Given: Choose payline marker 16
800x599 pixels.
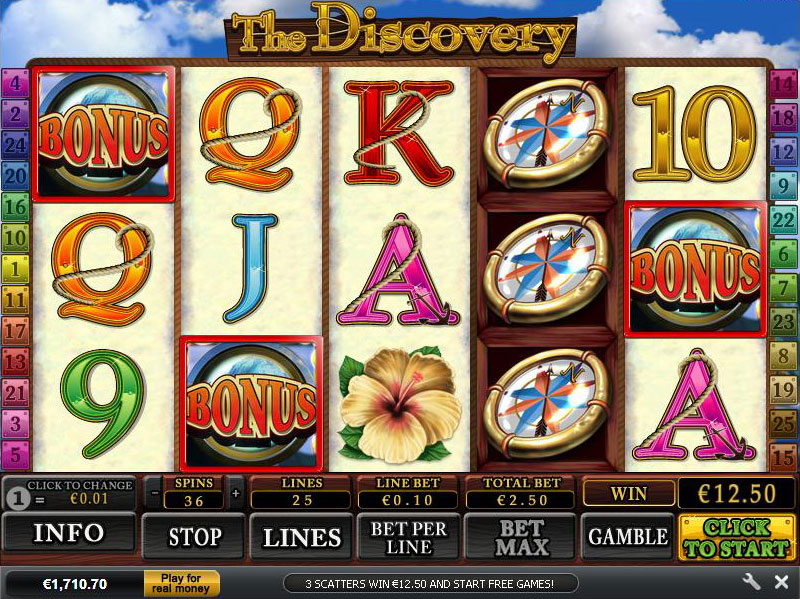Looking at the screenshot, I should tap(15, 208).
